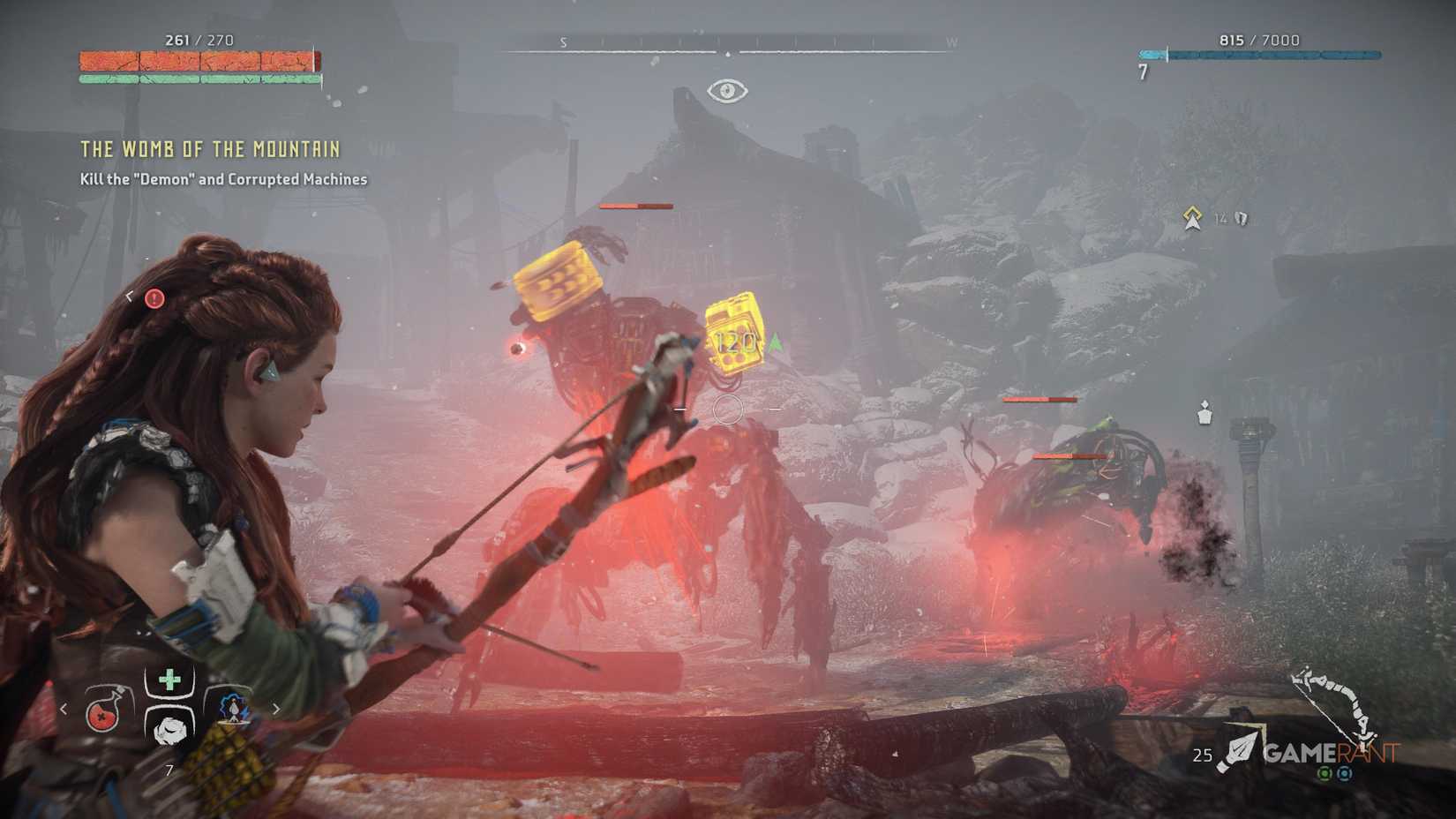Select the health potion flask in the item wheel
Viewport: 1456px width, 819px height.
click(103, 717)
